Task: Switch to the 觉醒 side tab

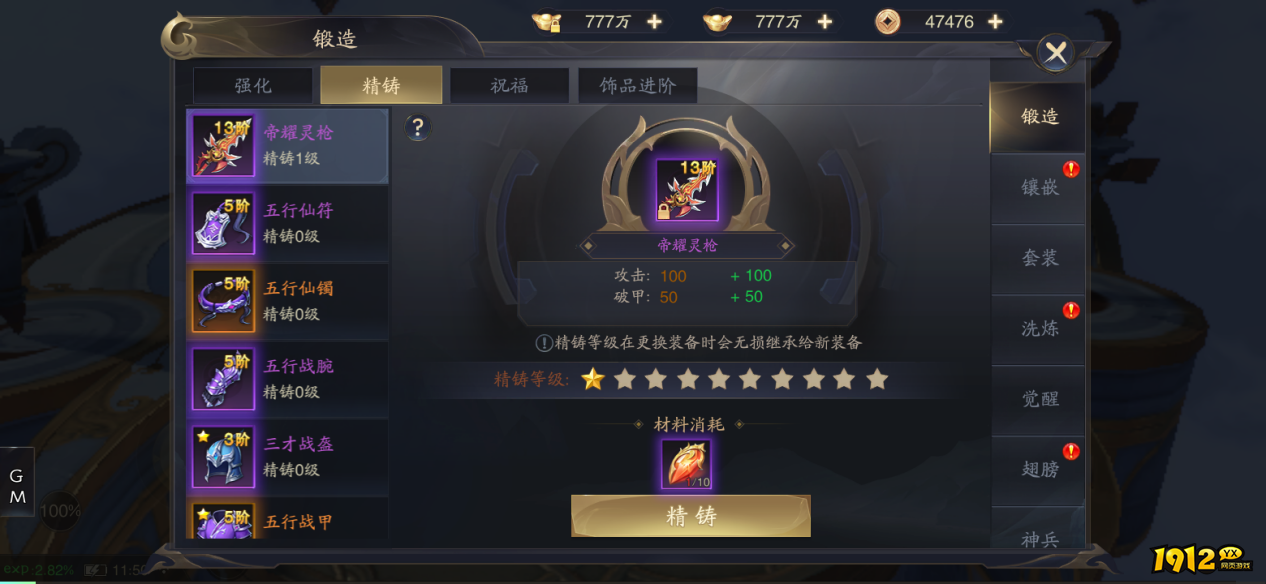Action: click(x=1039, y=399)
